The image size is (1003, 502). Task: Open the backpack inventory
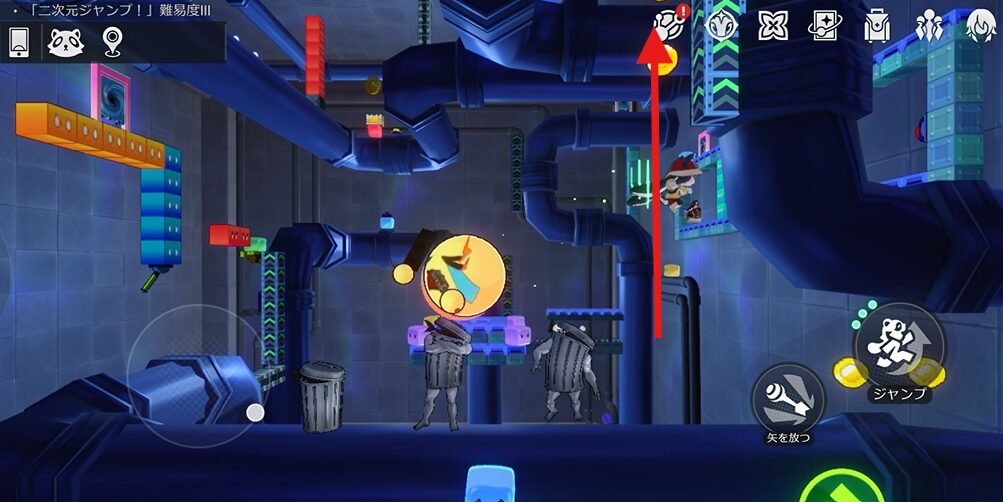click(877, 25)
